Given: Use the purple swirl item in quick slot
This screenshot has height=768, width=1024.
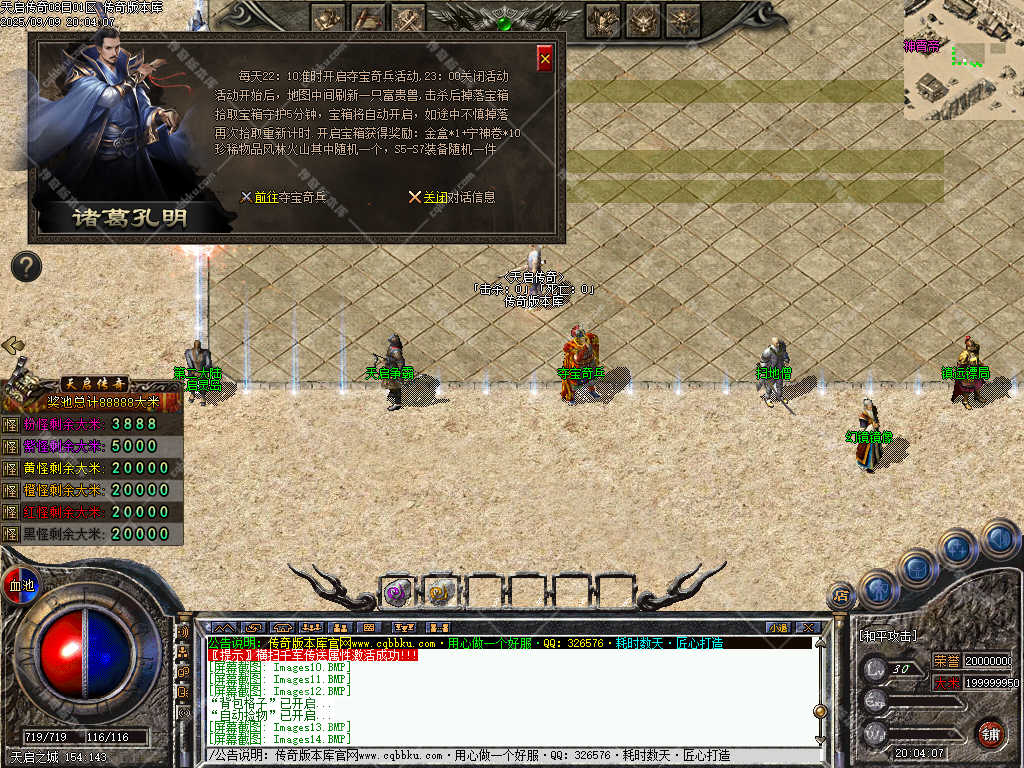Looking at the screenshot, I should (x=397, y=592).
